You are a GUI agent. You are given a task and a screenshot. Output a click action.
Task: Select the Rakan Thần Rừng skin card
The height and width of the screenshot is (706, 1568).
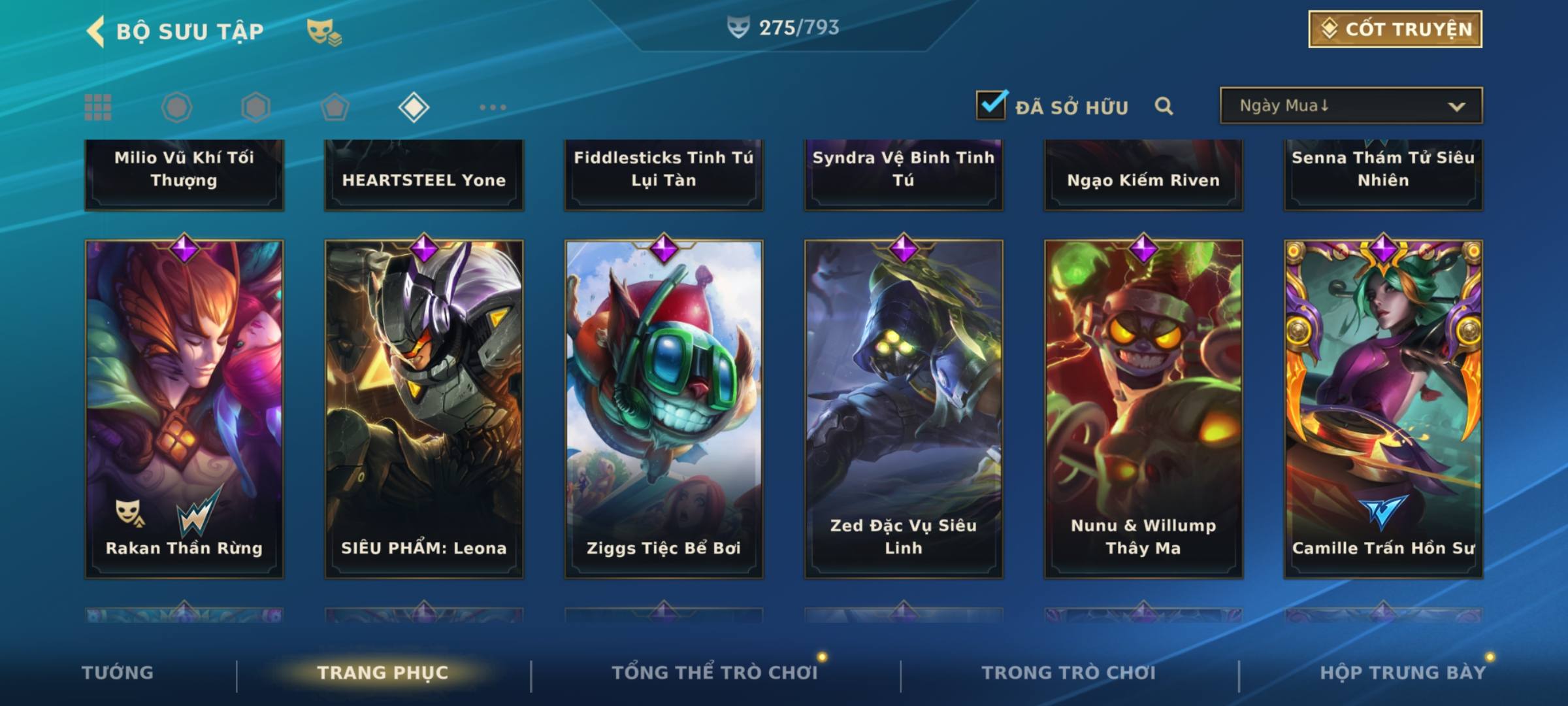tap(184, 409)
